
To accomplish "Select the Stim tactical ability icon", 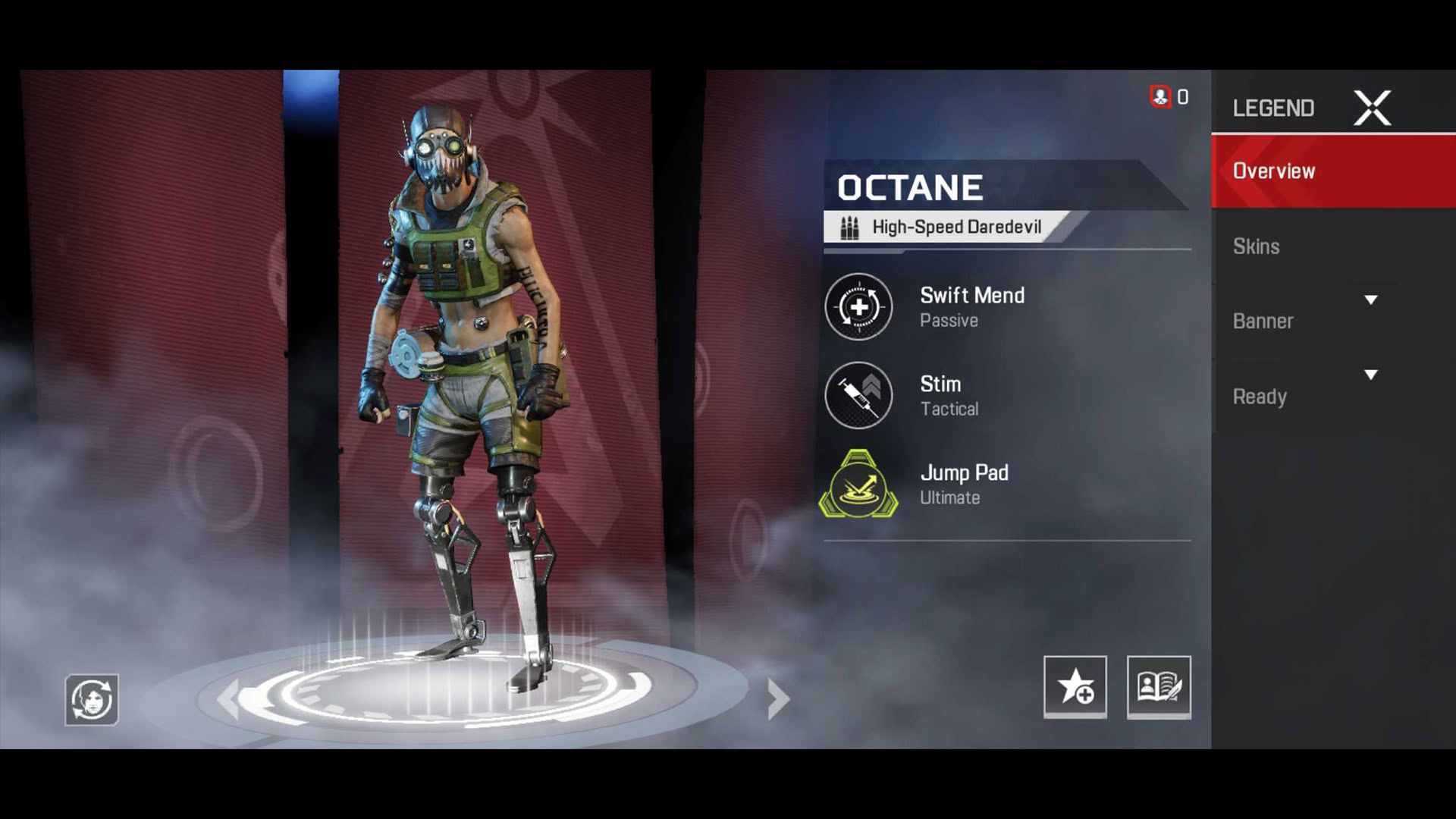I will tap(858, 395).
